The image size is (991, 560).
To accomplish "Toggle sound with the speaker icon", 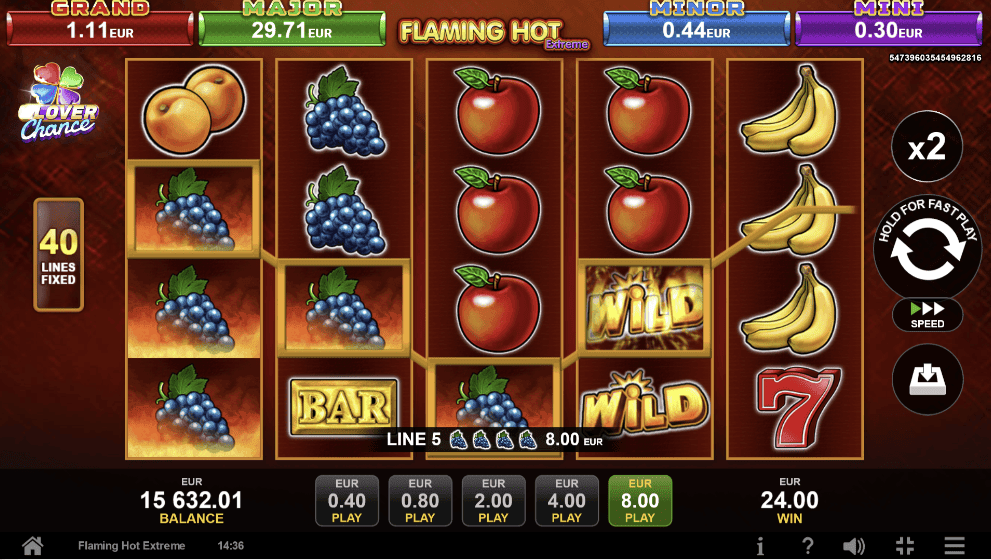I will 854,546.
